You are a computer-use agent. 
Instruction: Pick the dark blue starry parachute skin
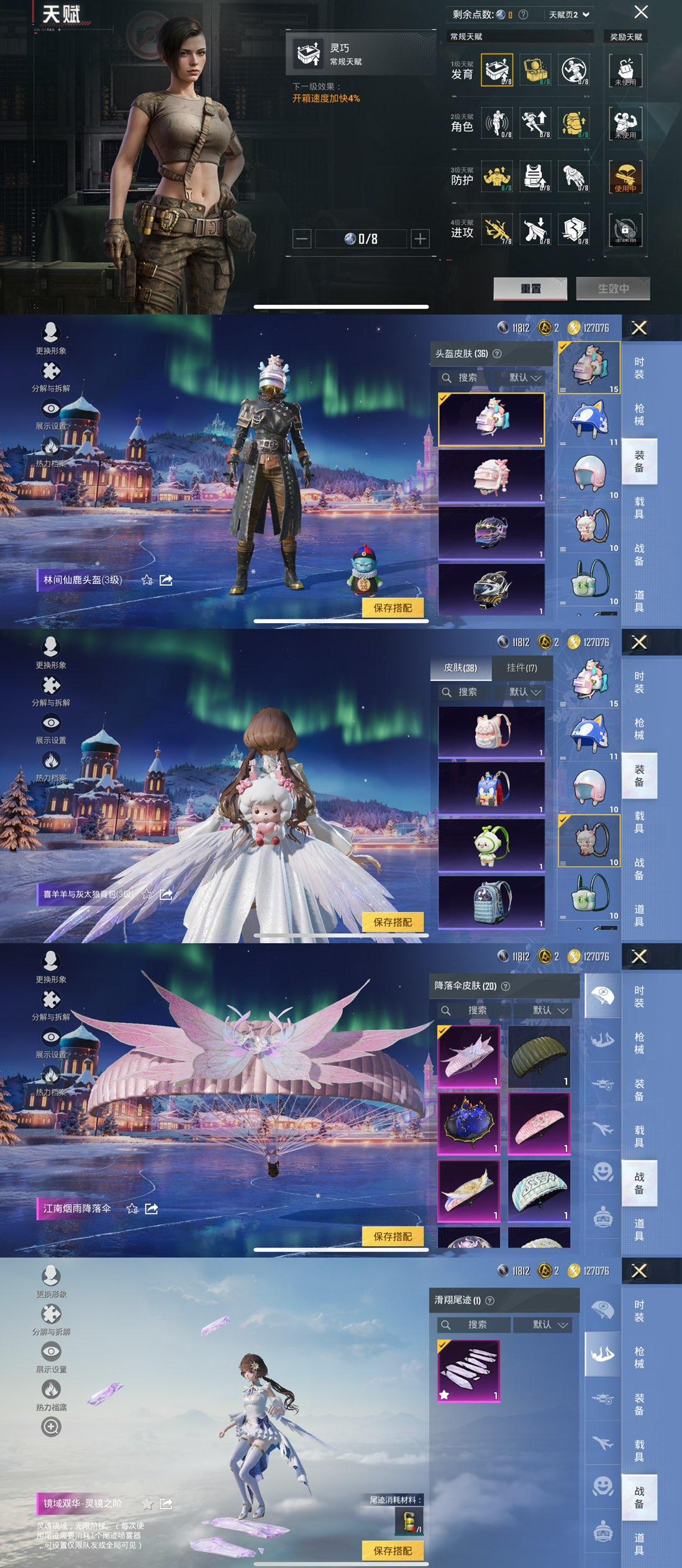[469, 1123]
